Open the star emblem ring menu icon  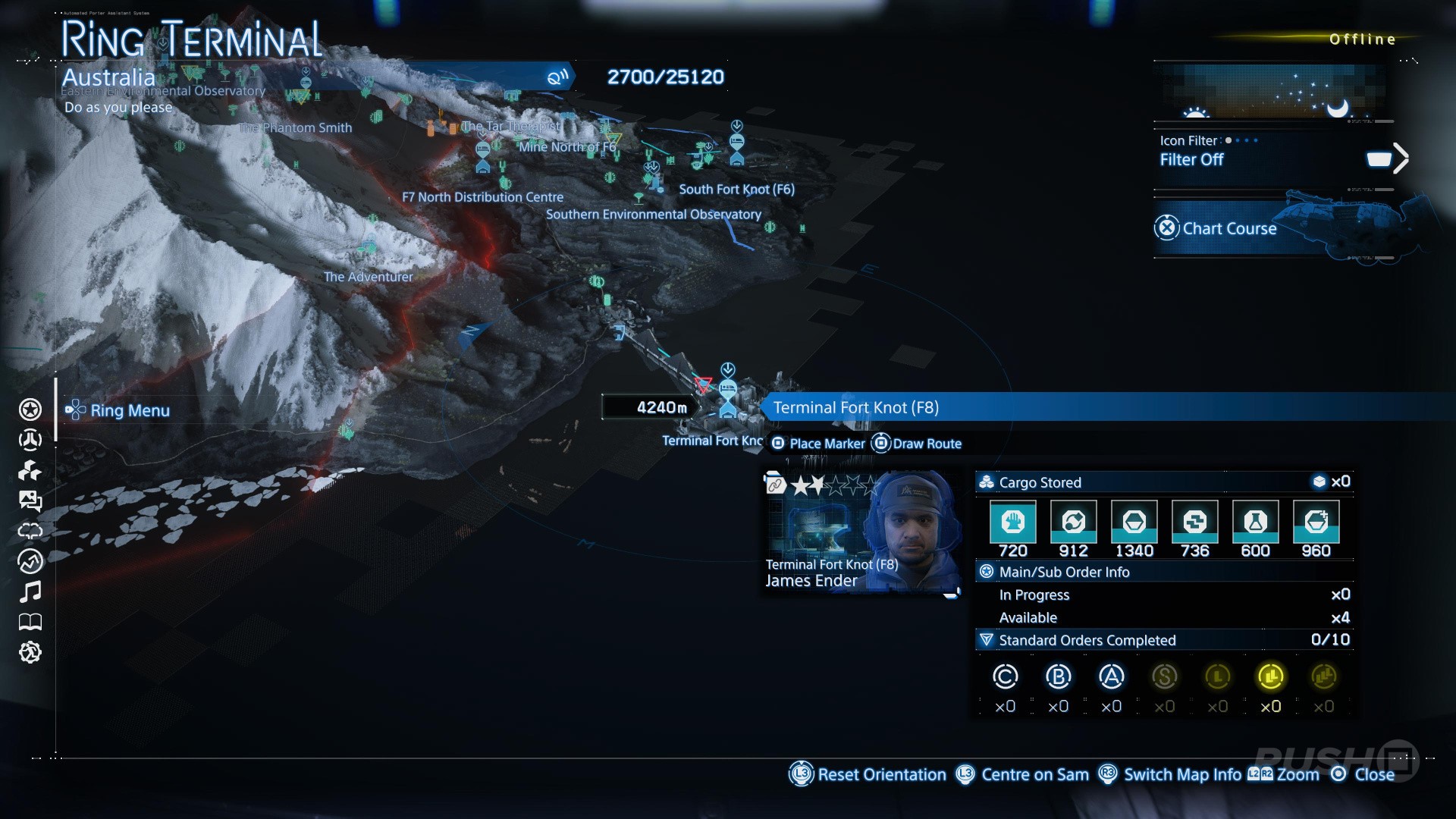coord(30,409)
